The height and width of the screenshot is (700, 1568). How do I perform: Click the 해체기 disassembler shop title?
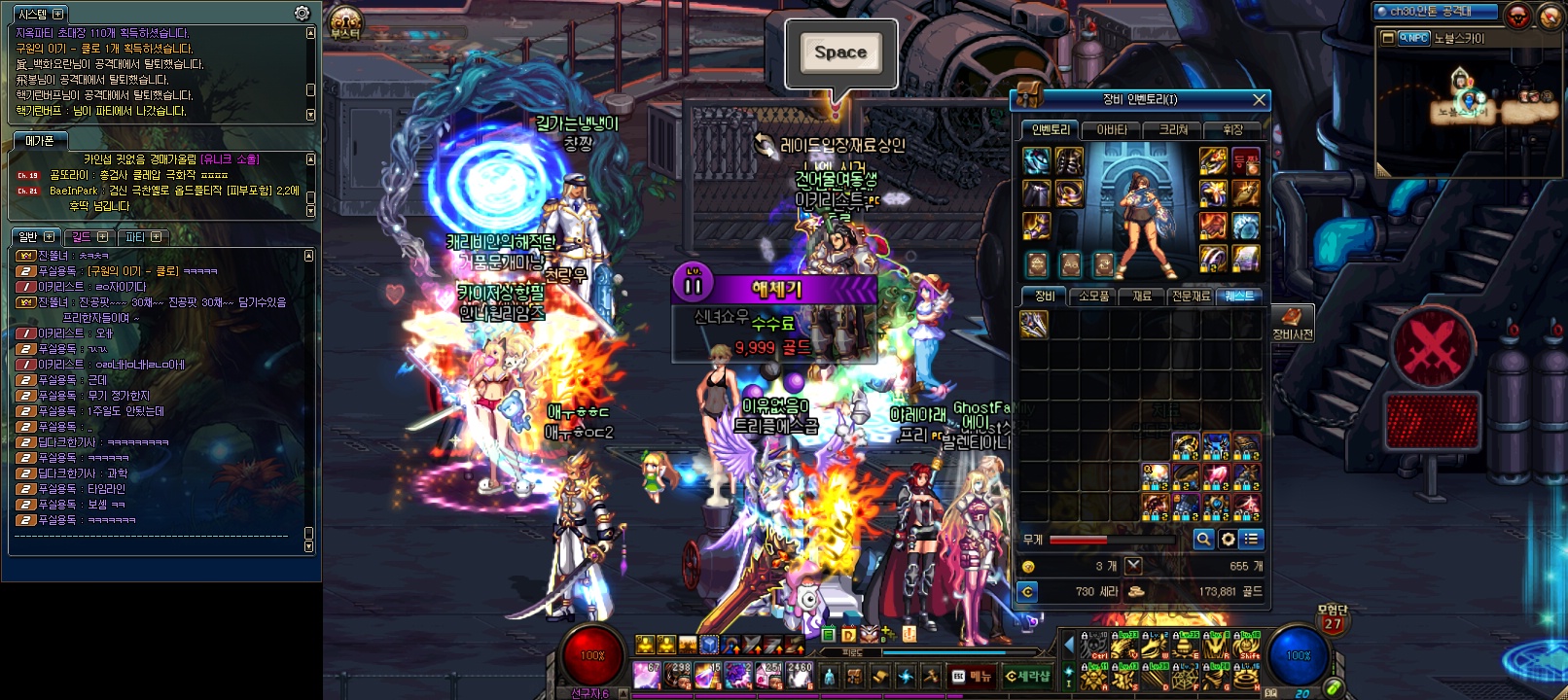point(775,288)
